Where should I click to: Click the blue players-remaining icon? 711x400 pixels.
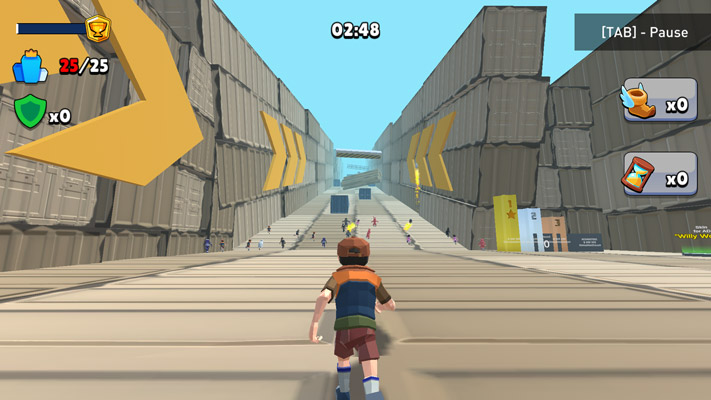30,67
